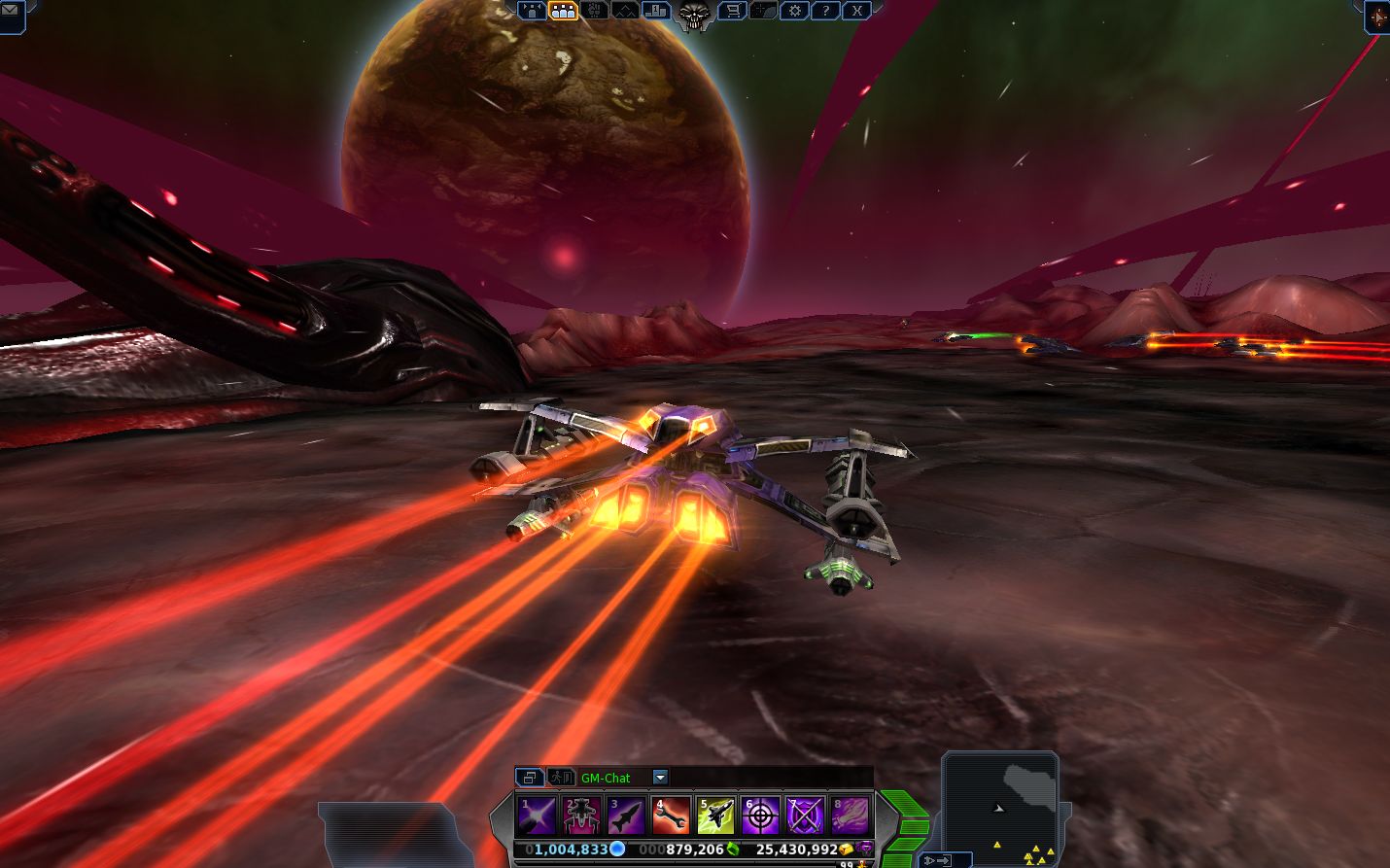Activate hotbar slot 2 ship ability
This screenshot has height=868, width=1390.
point(581,816)
